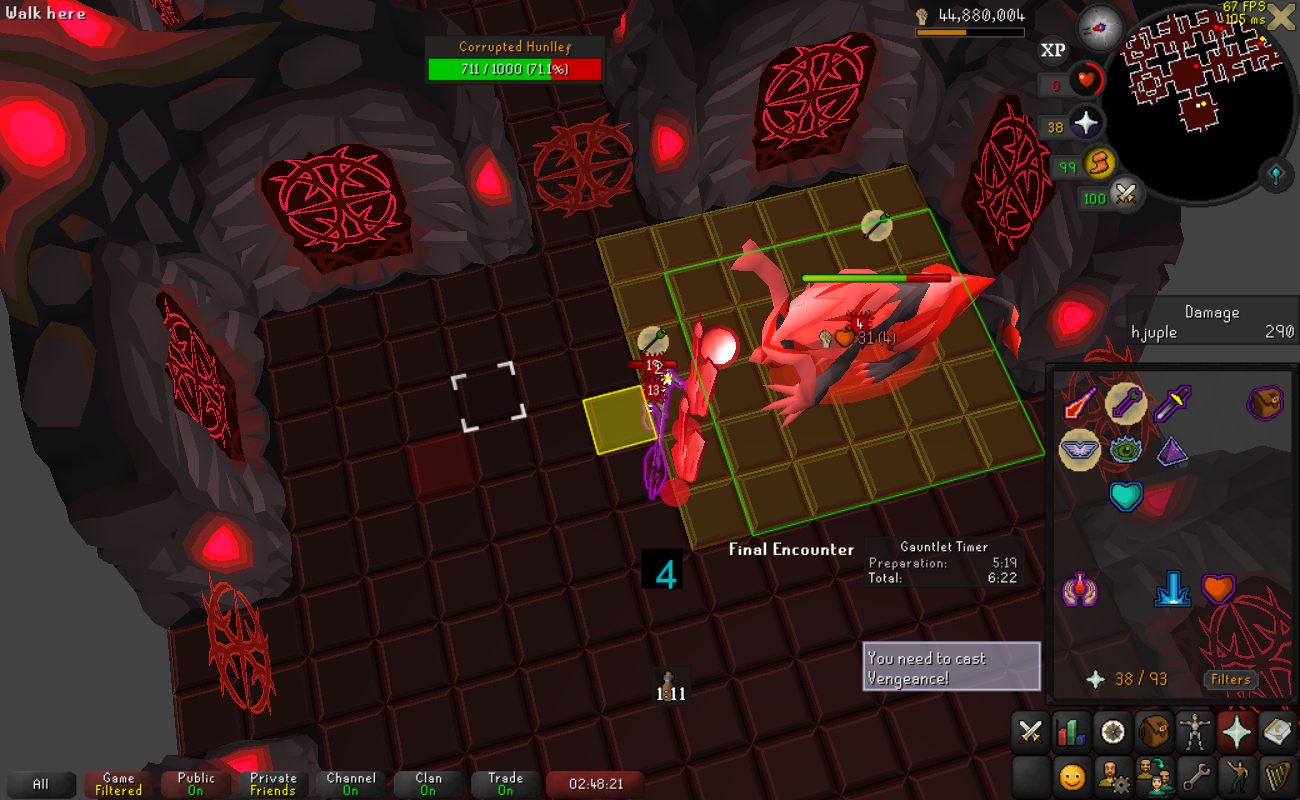1300x800 pixels.
Task: Select the Trade chat tab
Action: point(506,784)
